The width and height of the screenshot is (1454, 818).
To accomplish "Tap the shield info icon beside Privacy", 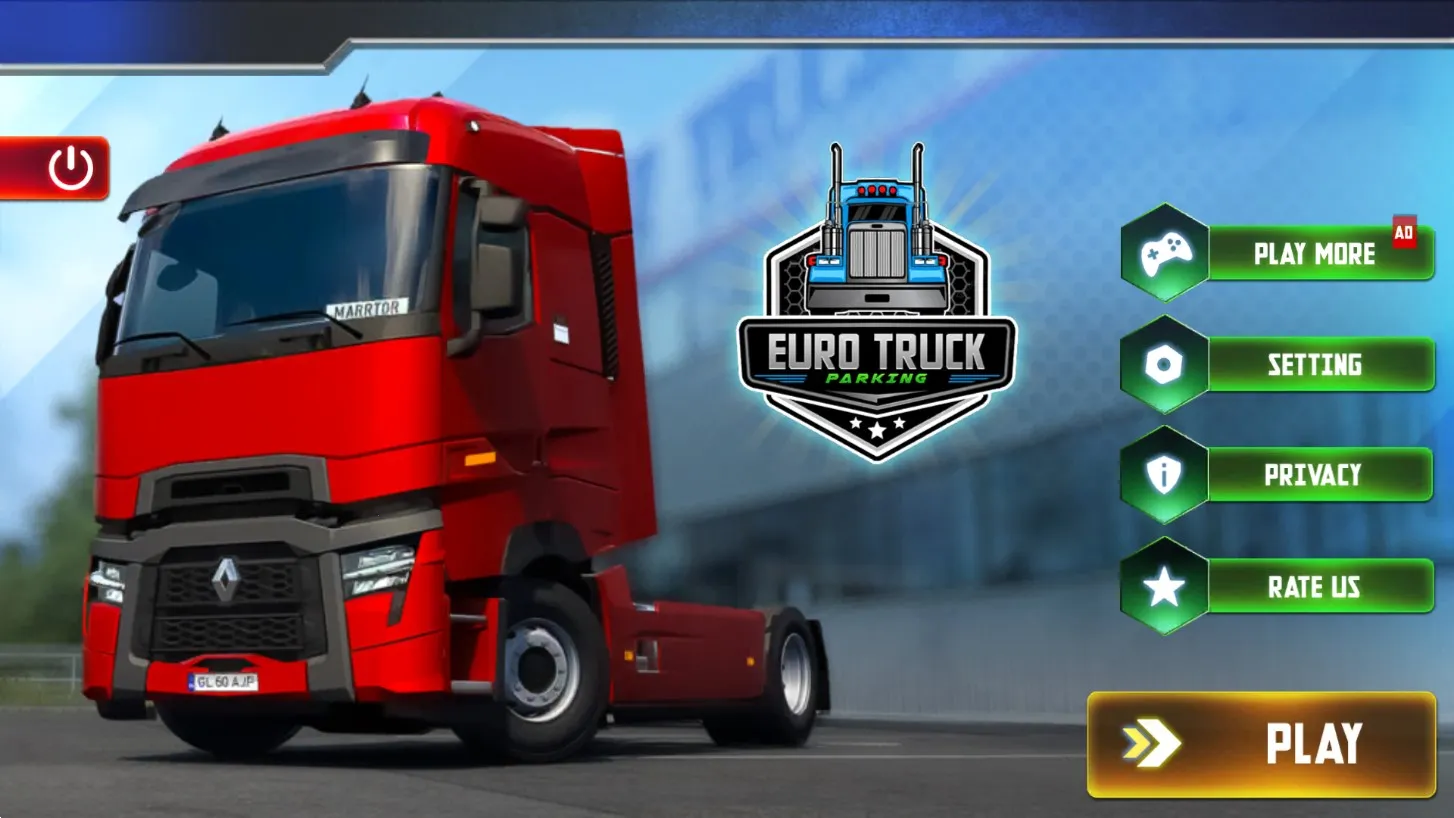I will point(1163,475).
